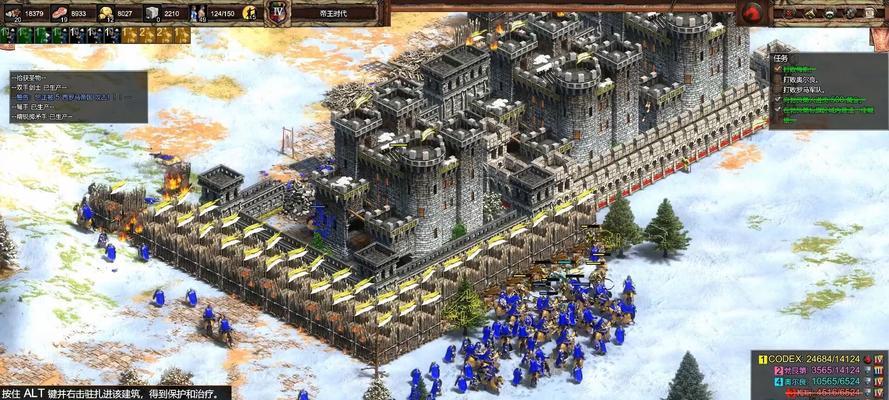Select the CODEX player score row
Viewport: 889px width, 400px height.
821,358
